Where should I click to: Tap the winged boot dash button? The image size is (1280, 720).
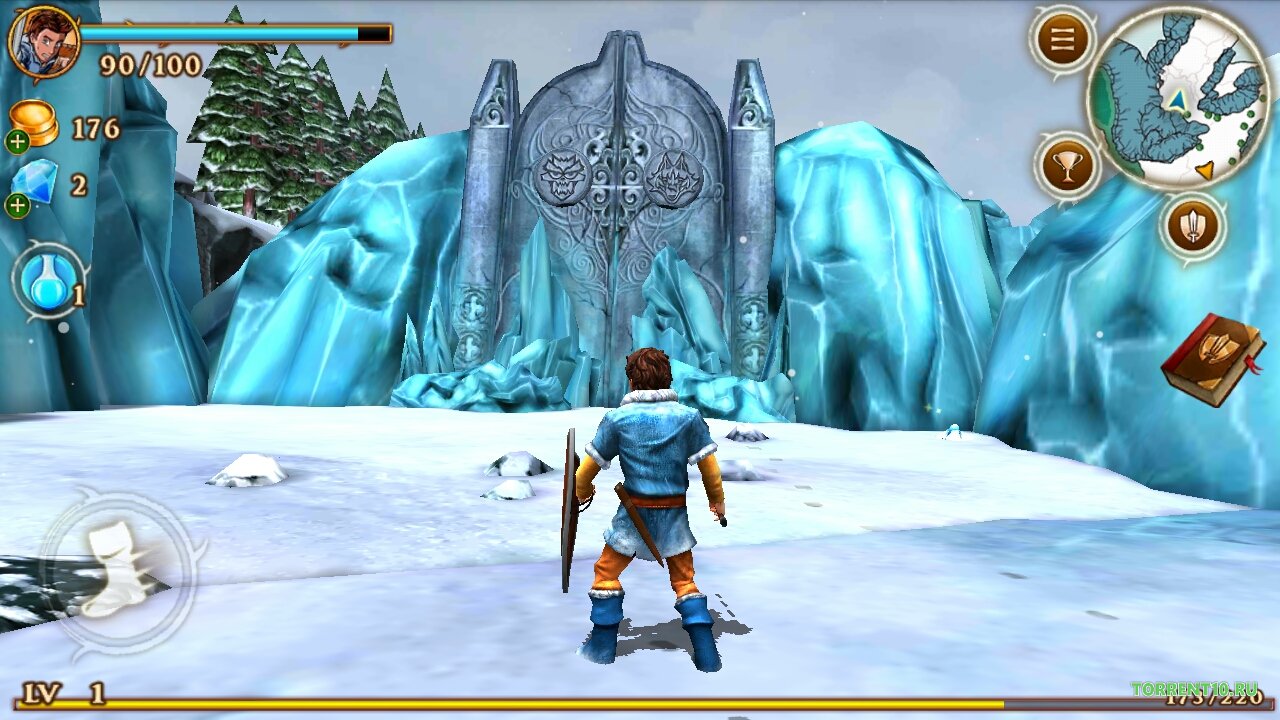point(116,572)
